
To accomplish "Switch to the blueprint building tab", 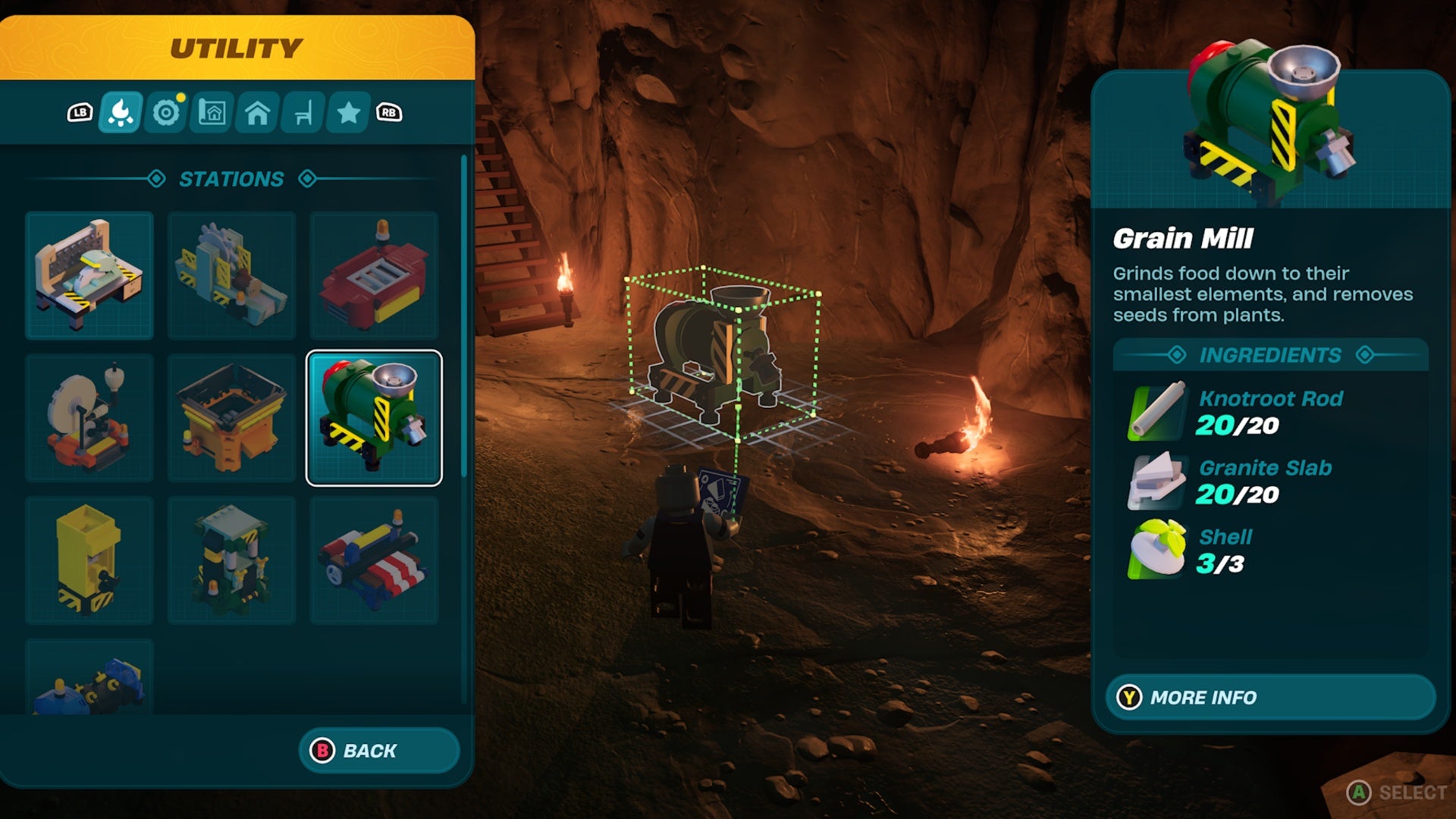I will 212,113.
